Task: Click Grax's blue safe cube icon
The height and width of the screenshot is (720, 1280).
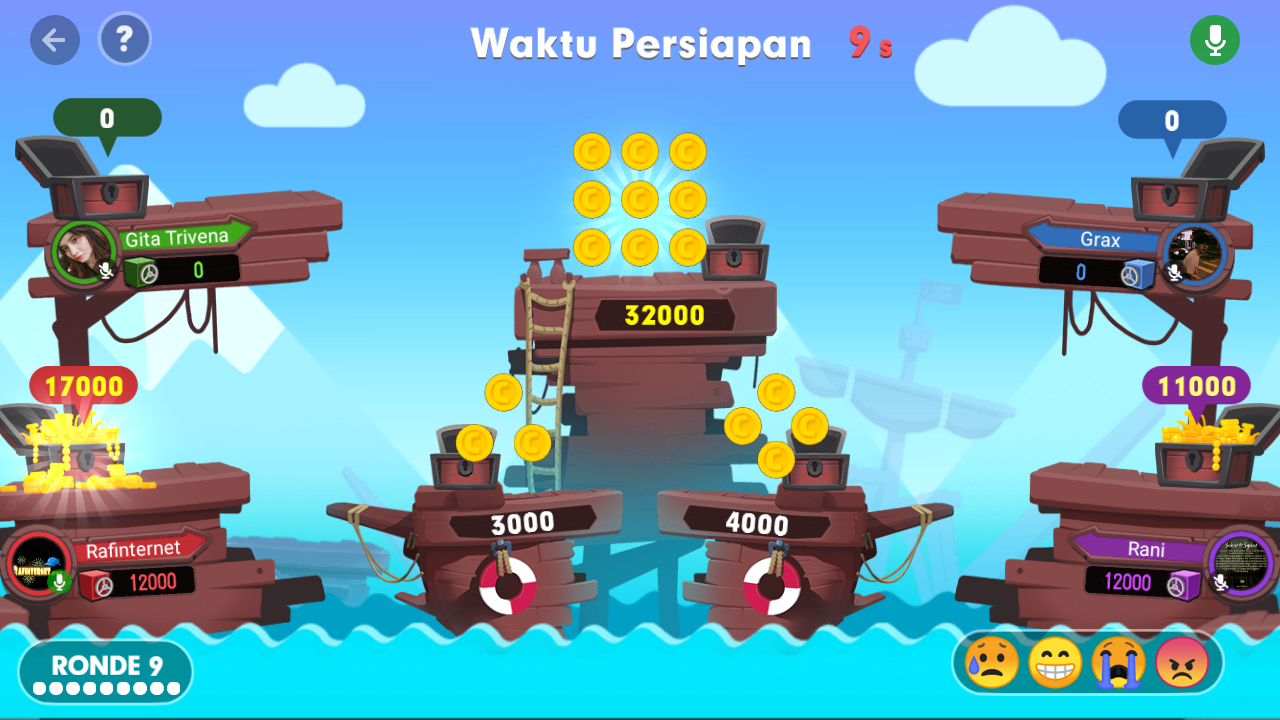Action: coord(1139,270)
